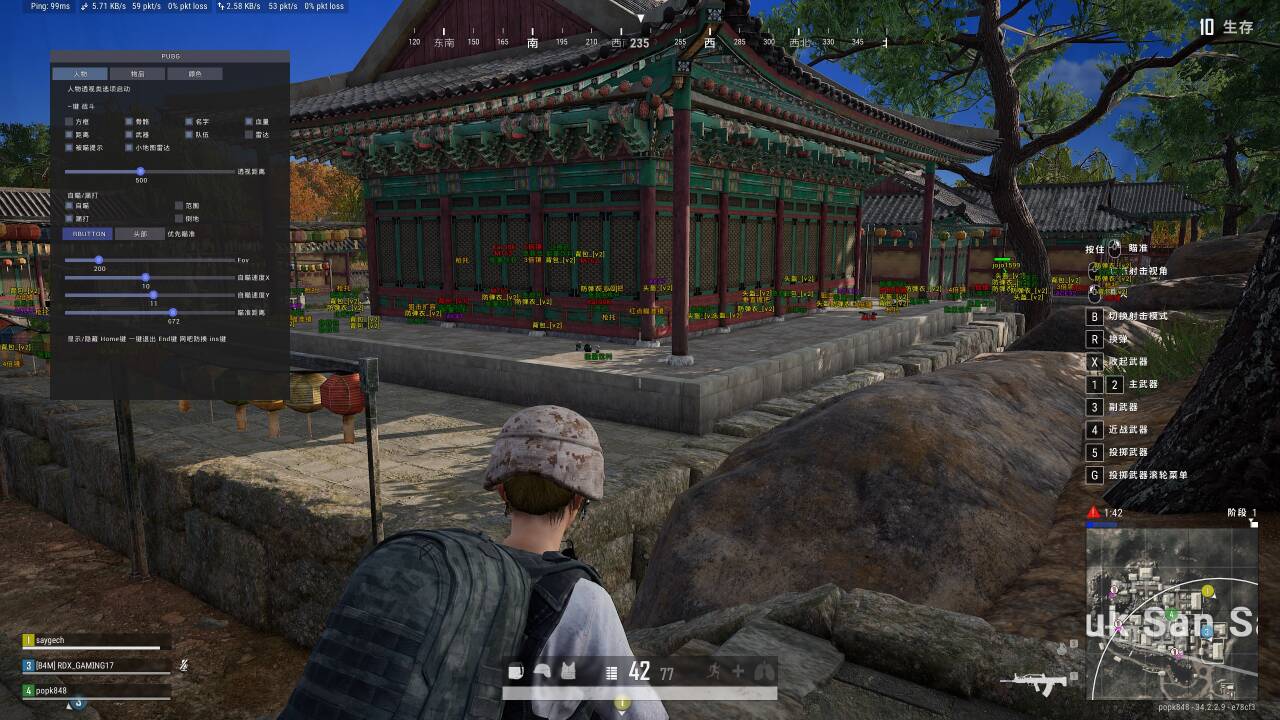The height and width of the screenshot is (720, 1280).
Task: Toggle the 小地图雷达 checkbox
Action: (129, 147)
